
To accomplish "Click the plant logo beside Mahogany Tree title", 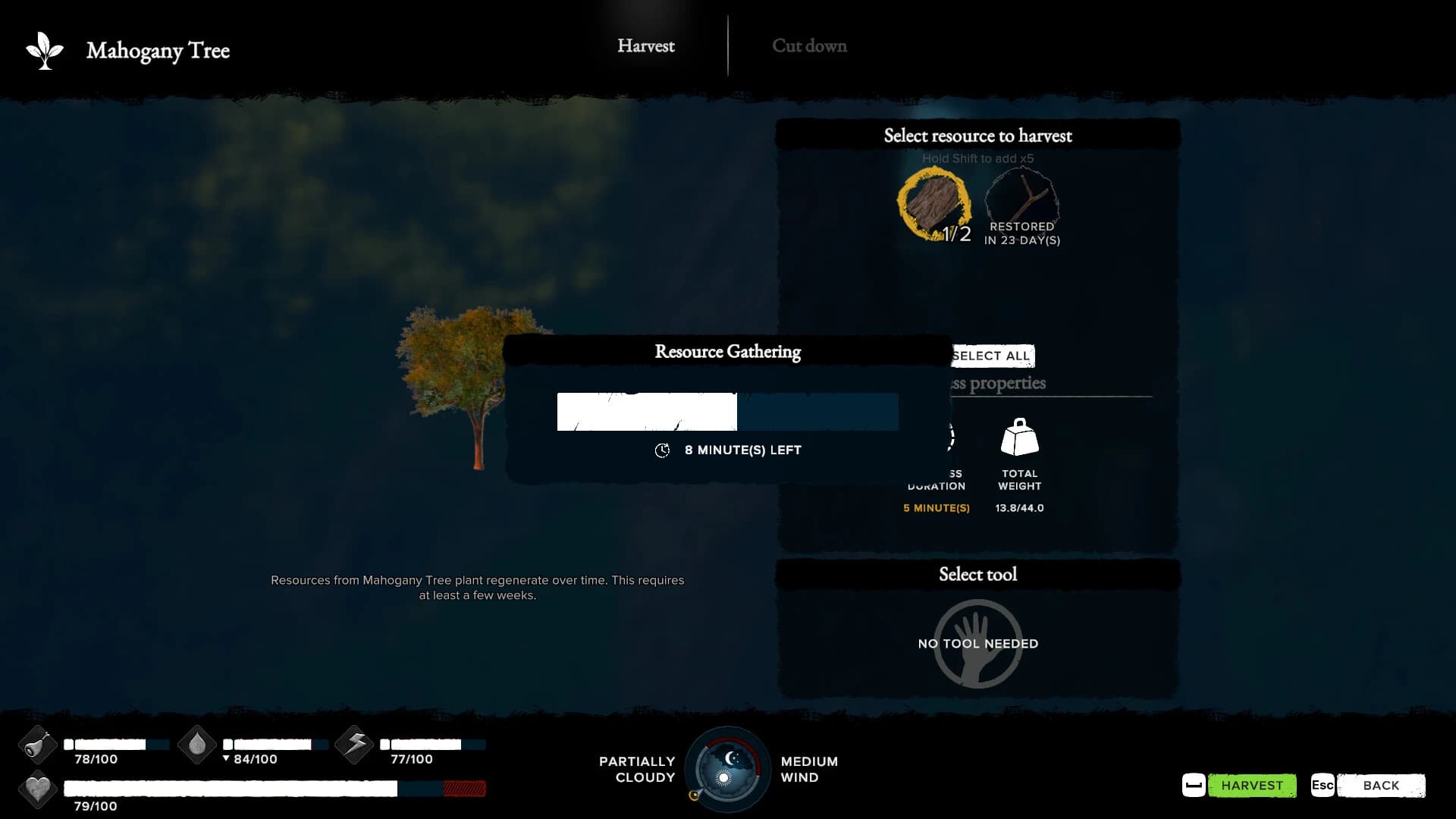I will coord(45,49).
